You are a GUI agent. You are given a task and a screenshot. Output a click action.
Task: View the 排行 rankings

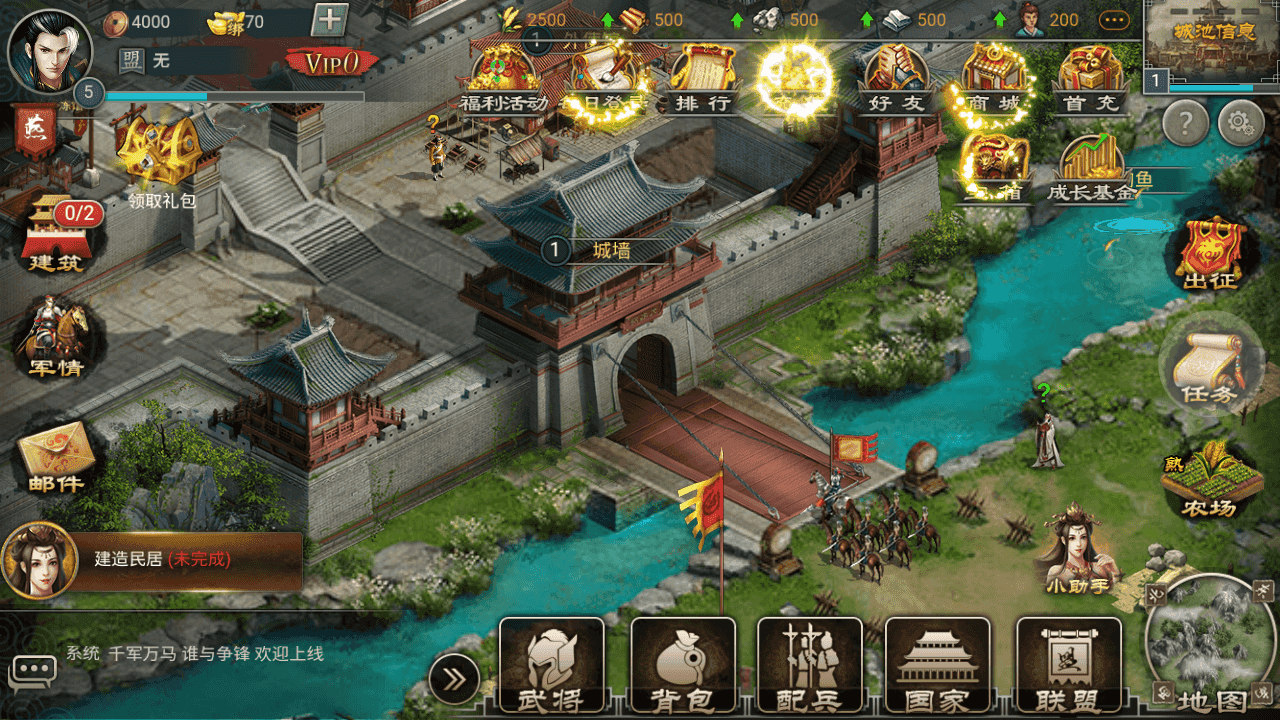[x=704, y=78]
